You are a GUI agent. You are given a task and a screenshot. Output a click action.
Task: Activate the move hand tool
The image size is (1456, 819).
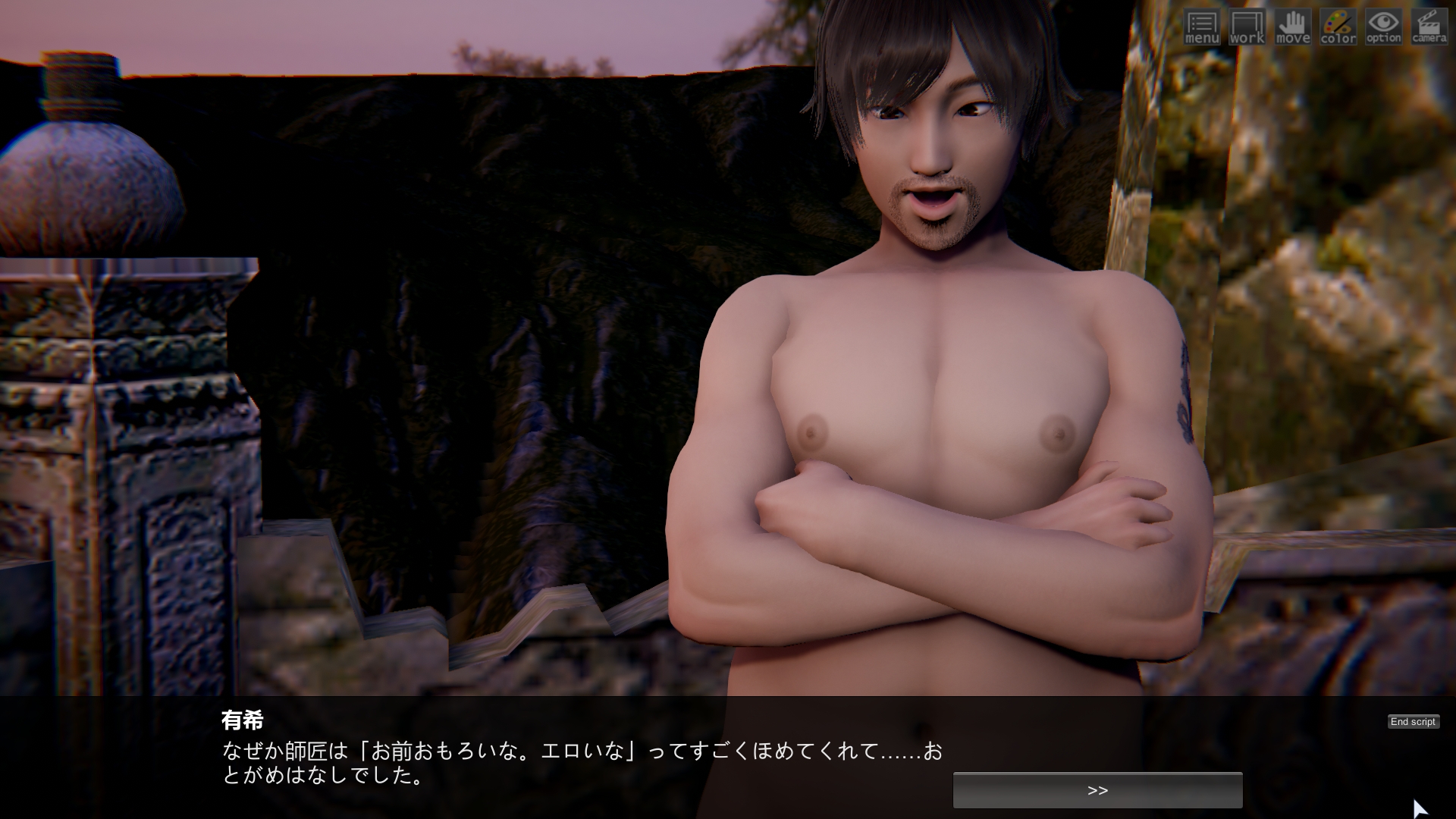click(x=1293, y=27)
